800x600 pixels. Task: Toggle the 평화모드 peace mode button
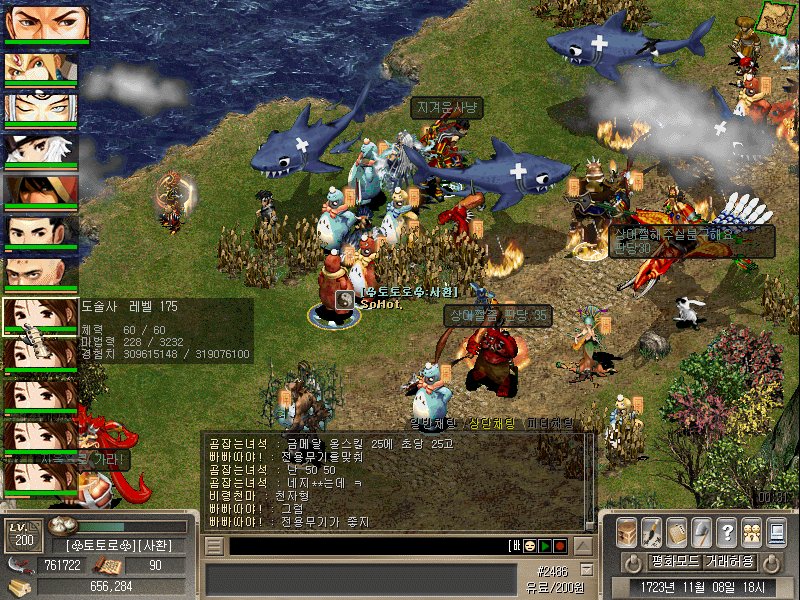tap(675, 561)
